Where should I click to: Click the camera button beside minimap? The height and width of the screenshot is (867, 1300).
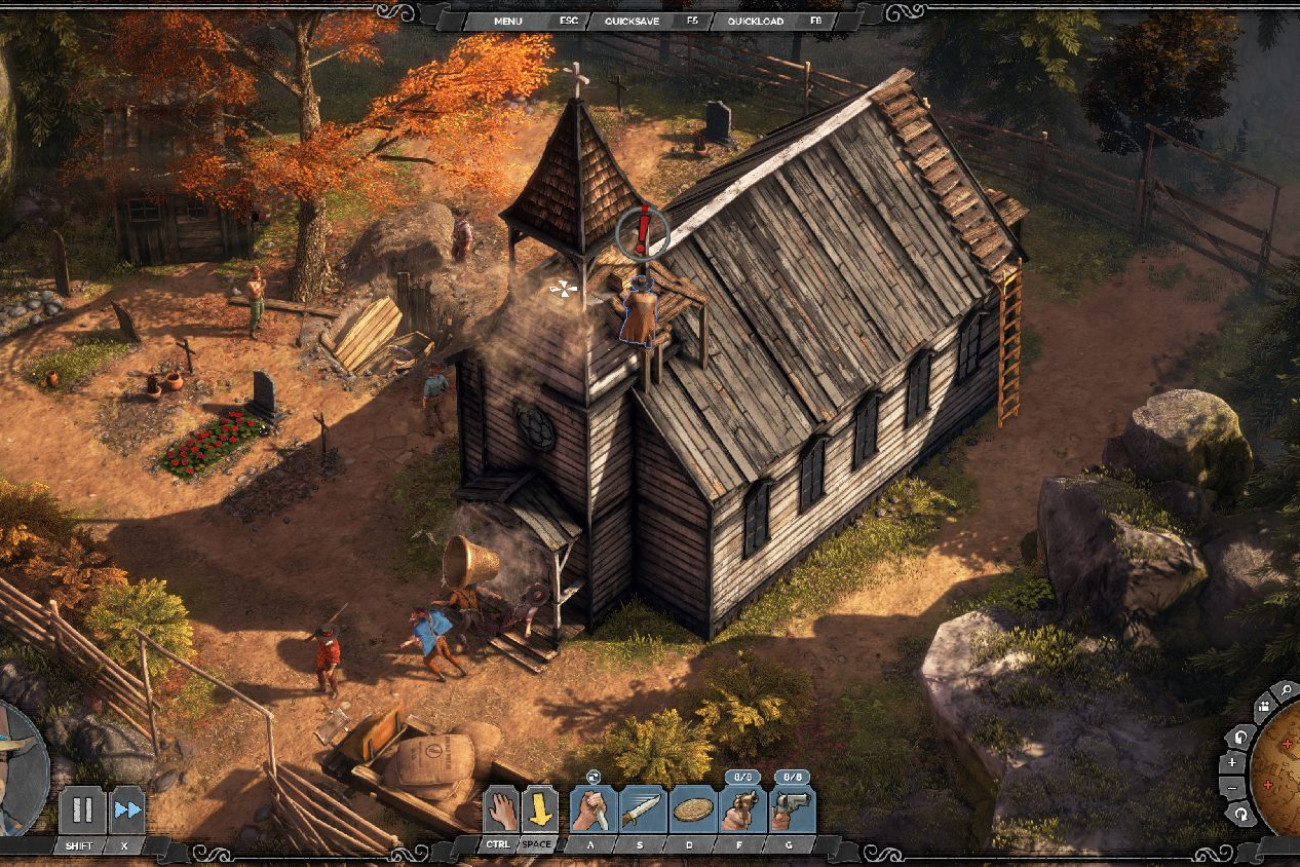coord(1263,707)
